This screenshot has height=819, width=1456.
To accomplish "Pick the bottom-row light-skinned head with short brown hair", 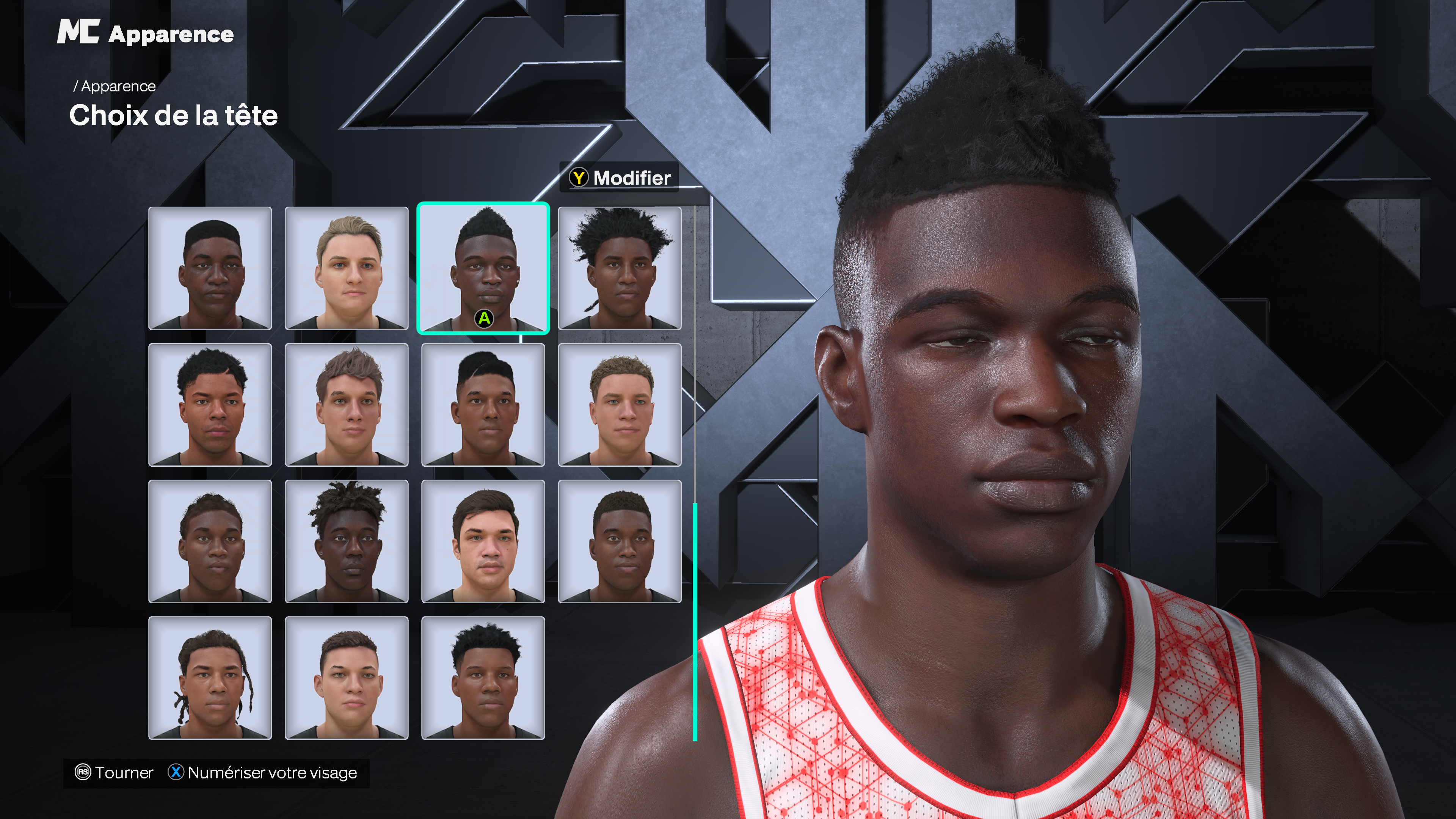I will point(347,678).
